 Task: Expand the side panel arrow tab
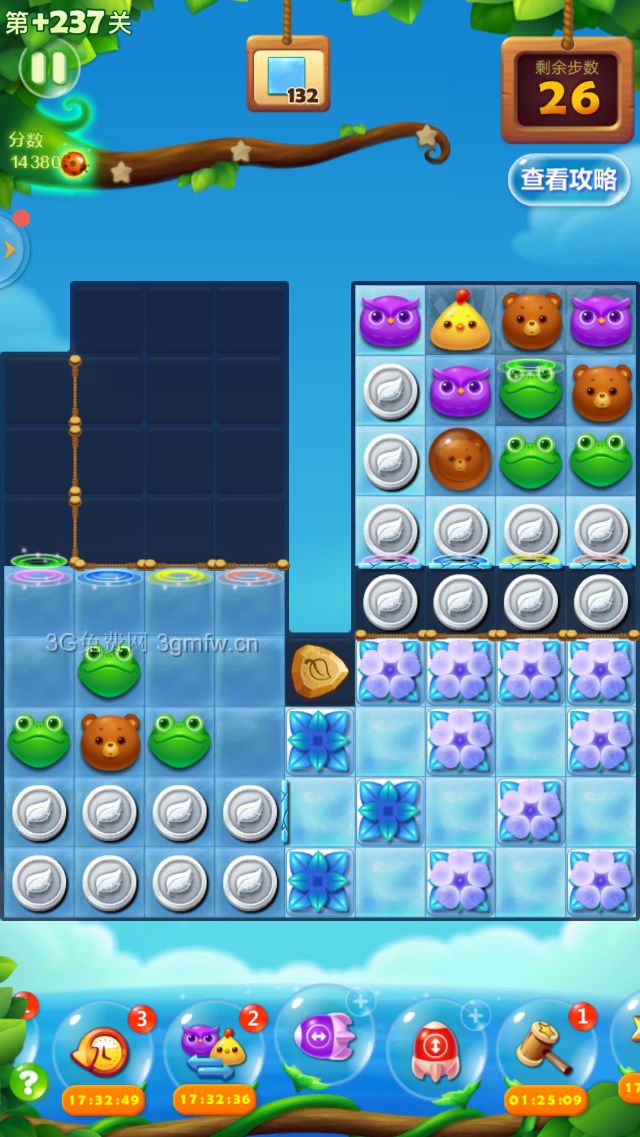click(x=10, y=249)
